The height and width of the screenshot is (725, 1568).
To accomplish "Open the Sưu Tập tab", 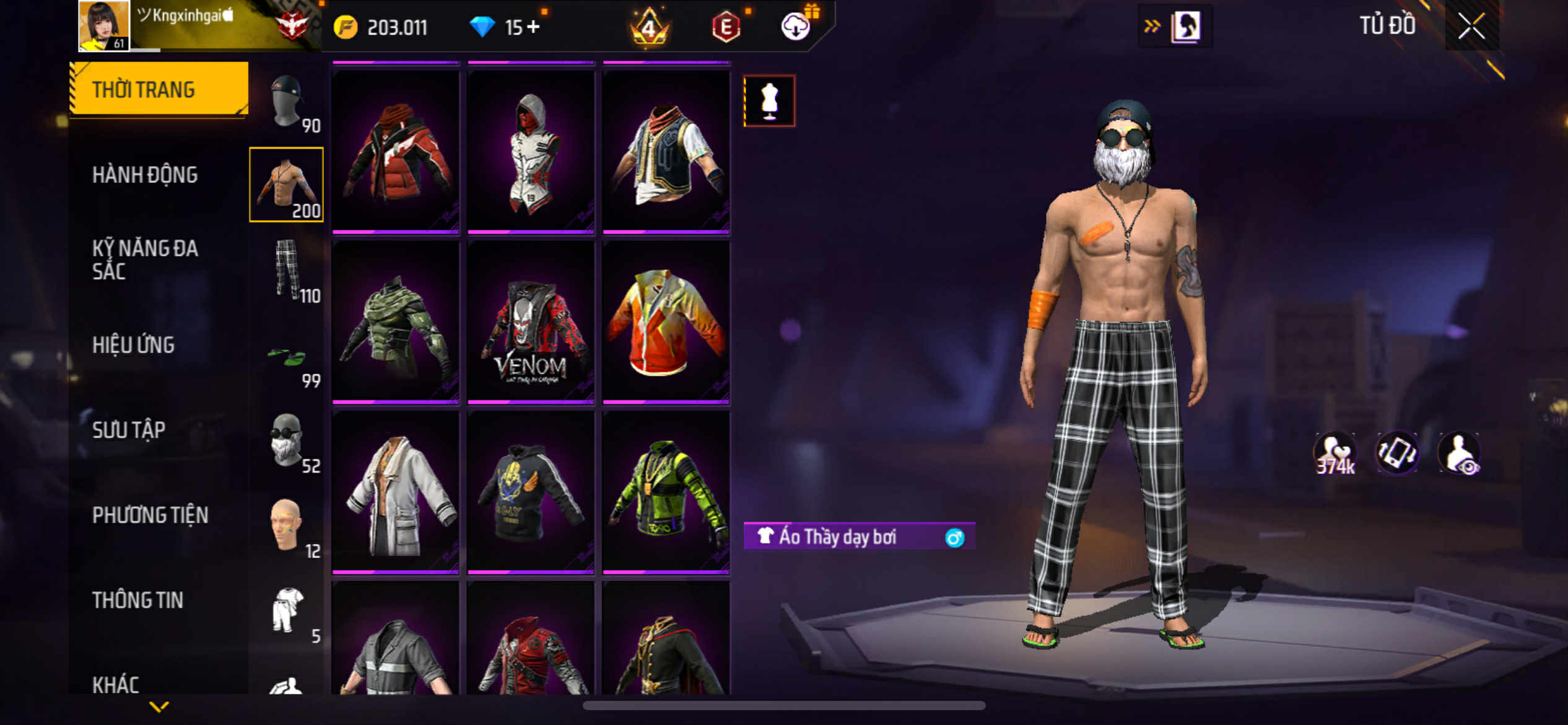I will 129,430.
